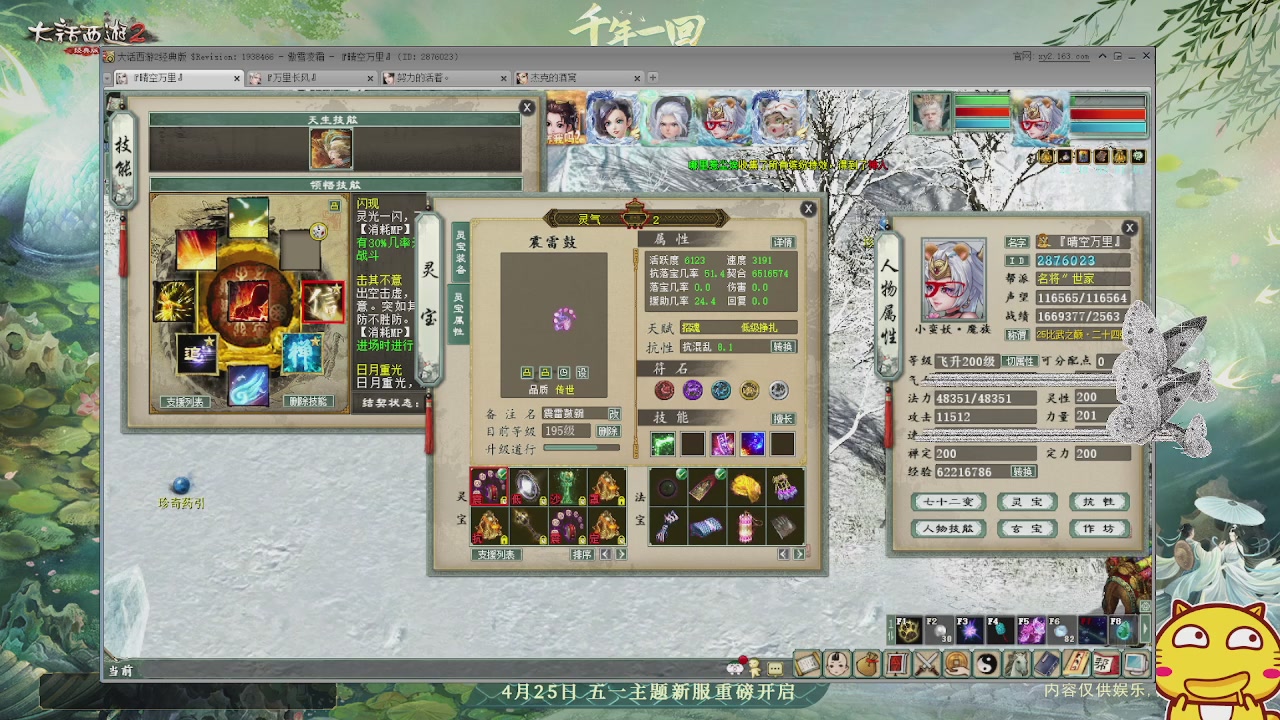Click 删除技能 in the skill window
This screenshot has width=1280, height=720.
308,401
